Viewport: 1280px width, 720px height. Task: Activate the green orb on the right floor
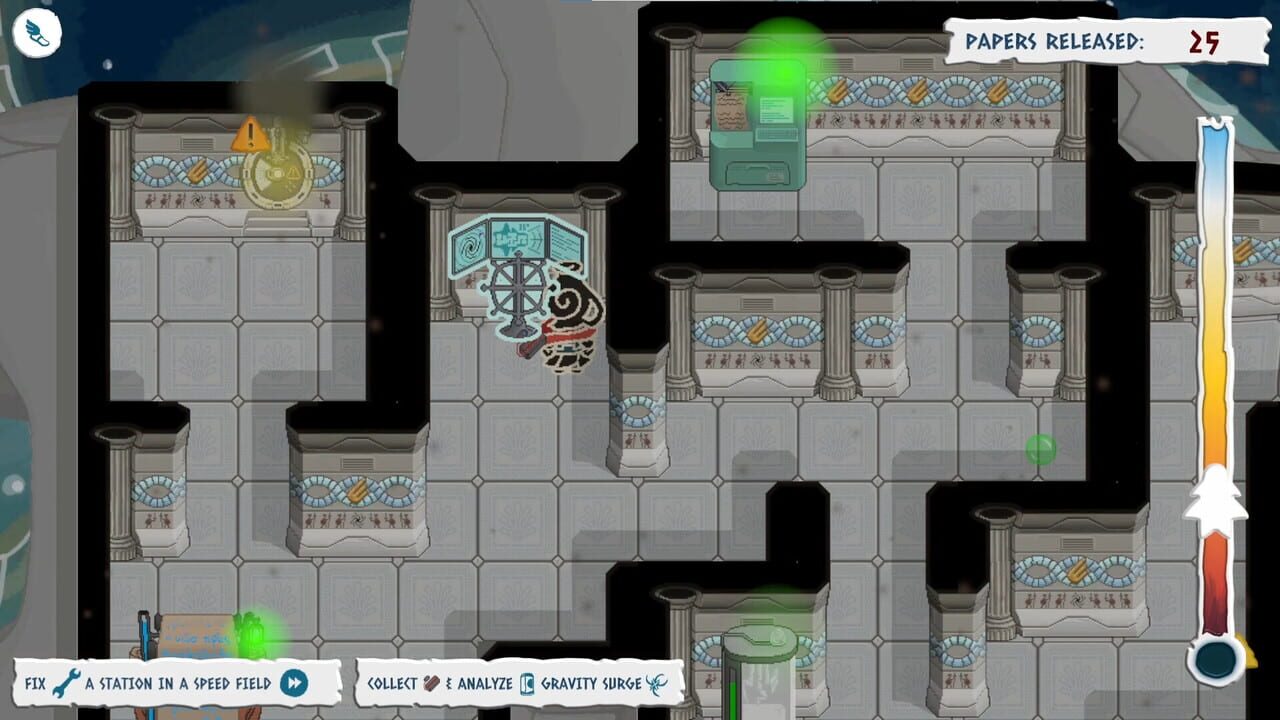click(x=1040, y=450)
